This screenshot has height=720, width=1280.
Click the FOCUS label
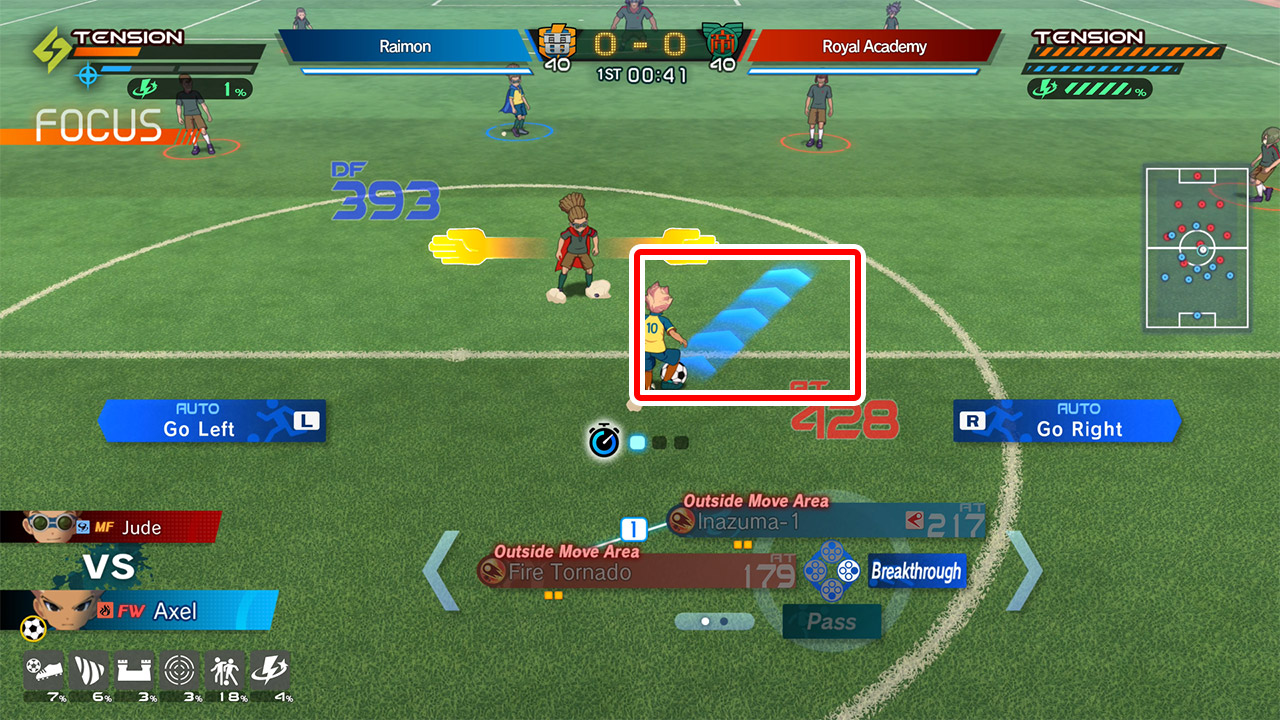[98, 126]
